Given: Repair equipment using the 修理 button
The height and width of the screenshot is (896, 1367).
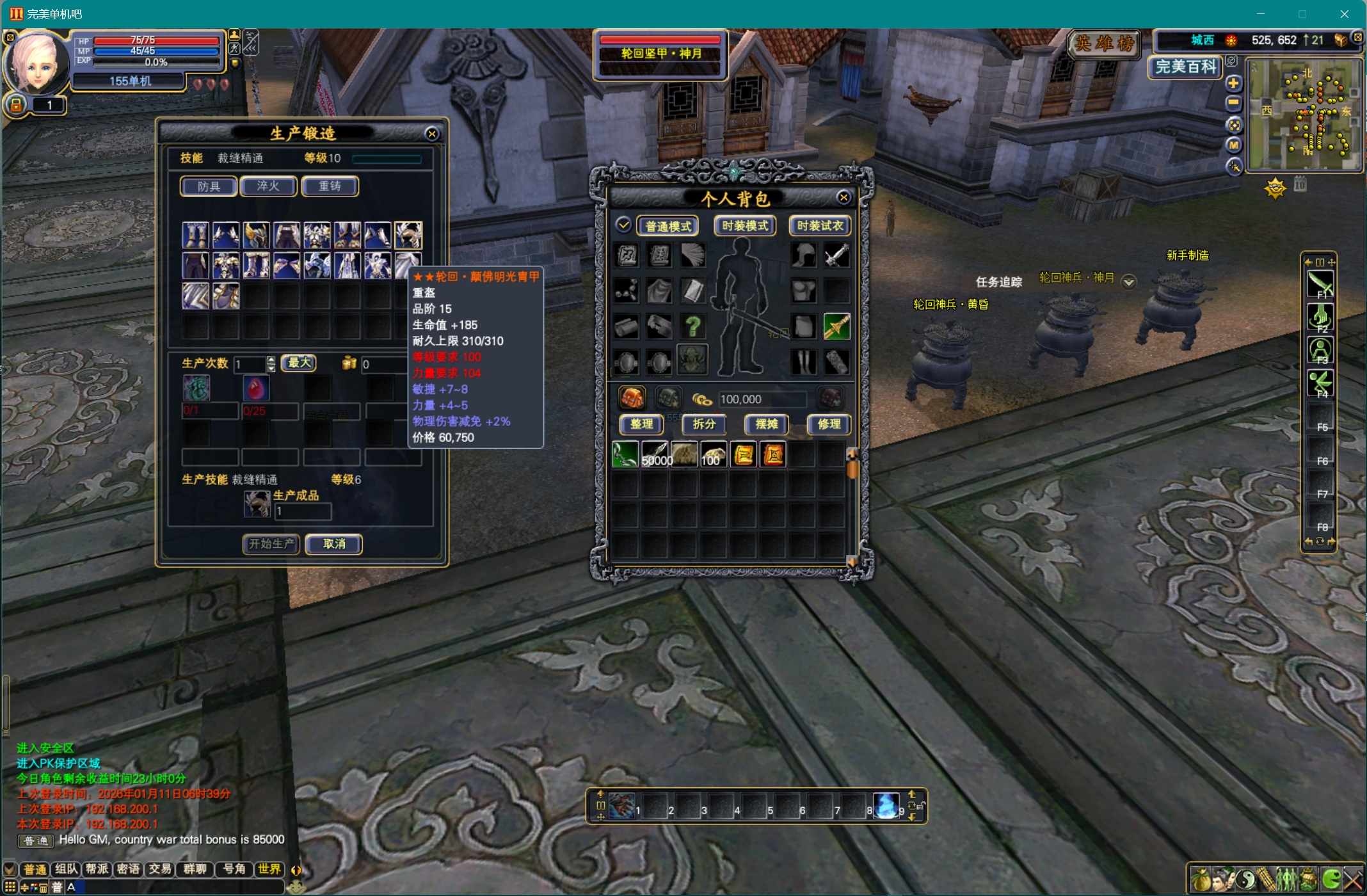Looking at the screenshot, I should 829,424.
